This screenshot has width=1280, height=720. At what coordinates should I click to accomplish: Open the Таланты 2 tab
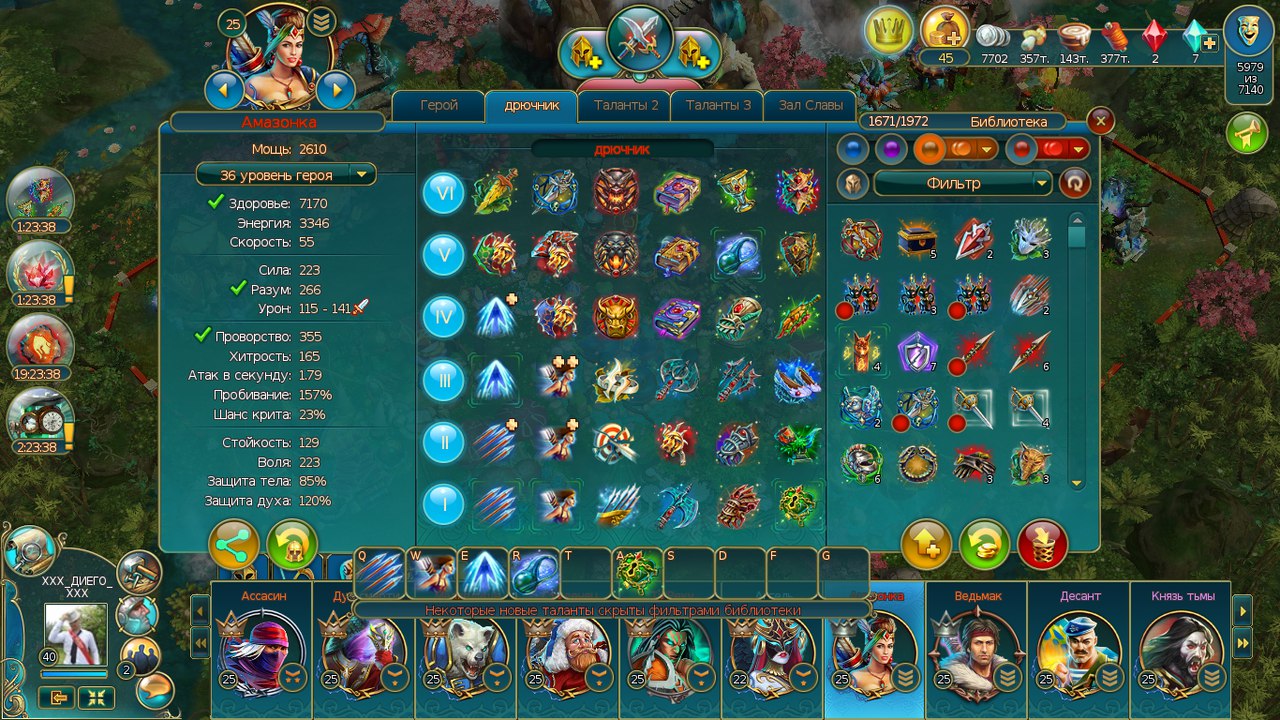(x=626, y=106)
